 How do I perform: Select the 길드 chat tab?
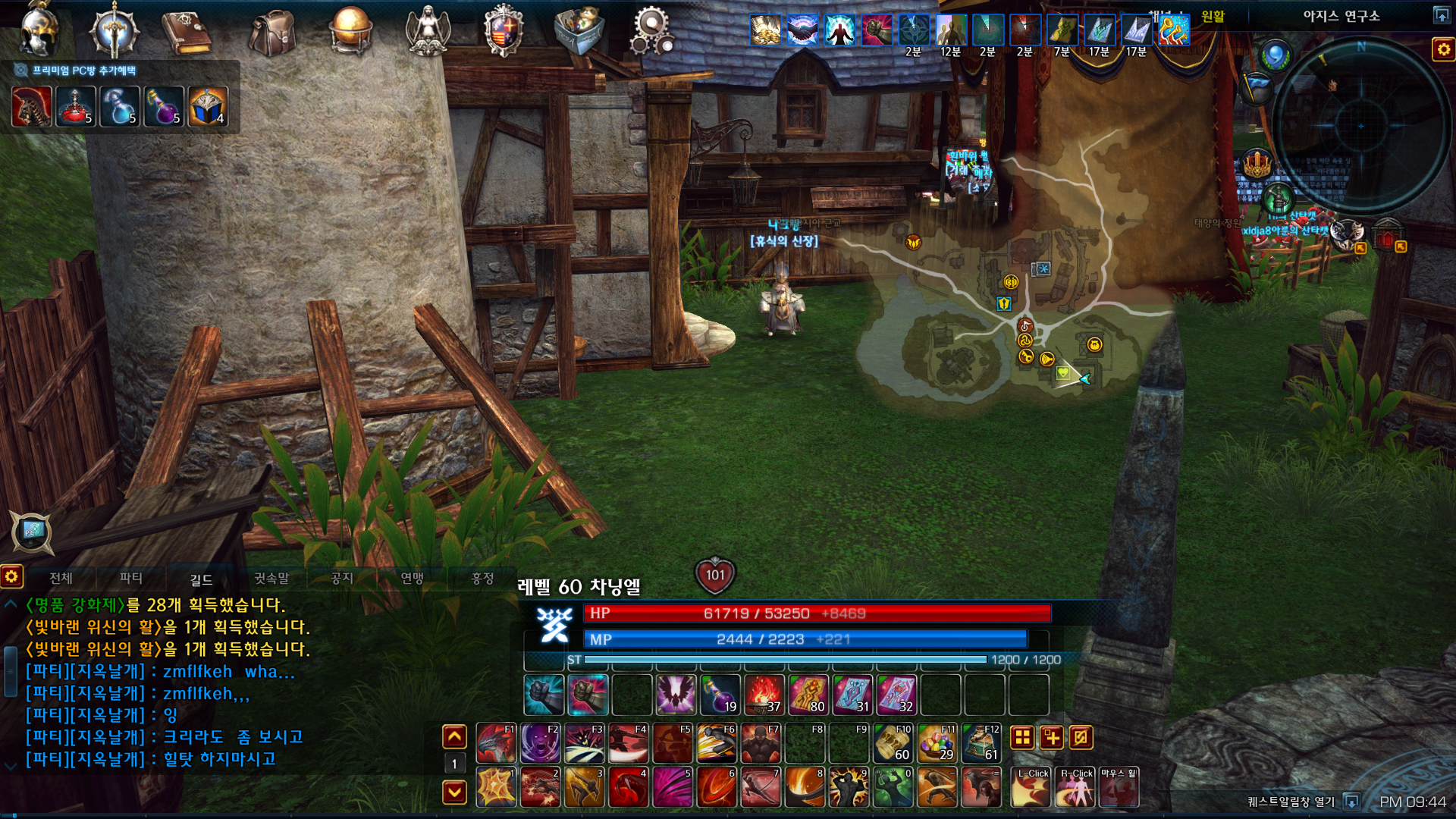[201, 579]
